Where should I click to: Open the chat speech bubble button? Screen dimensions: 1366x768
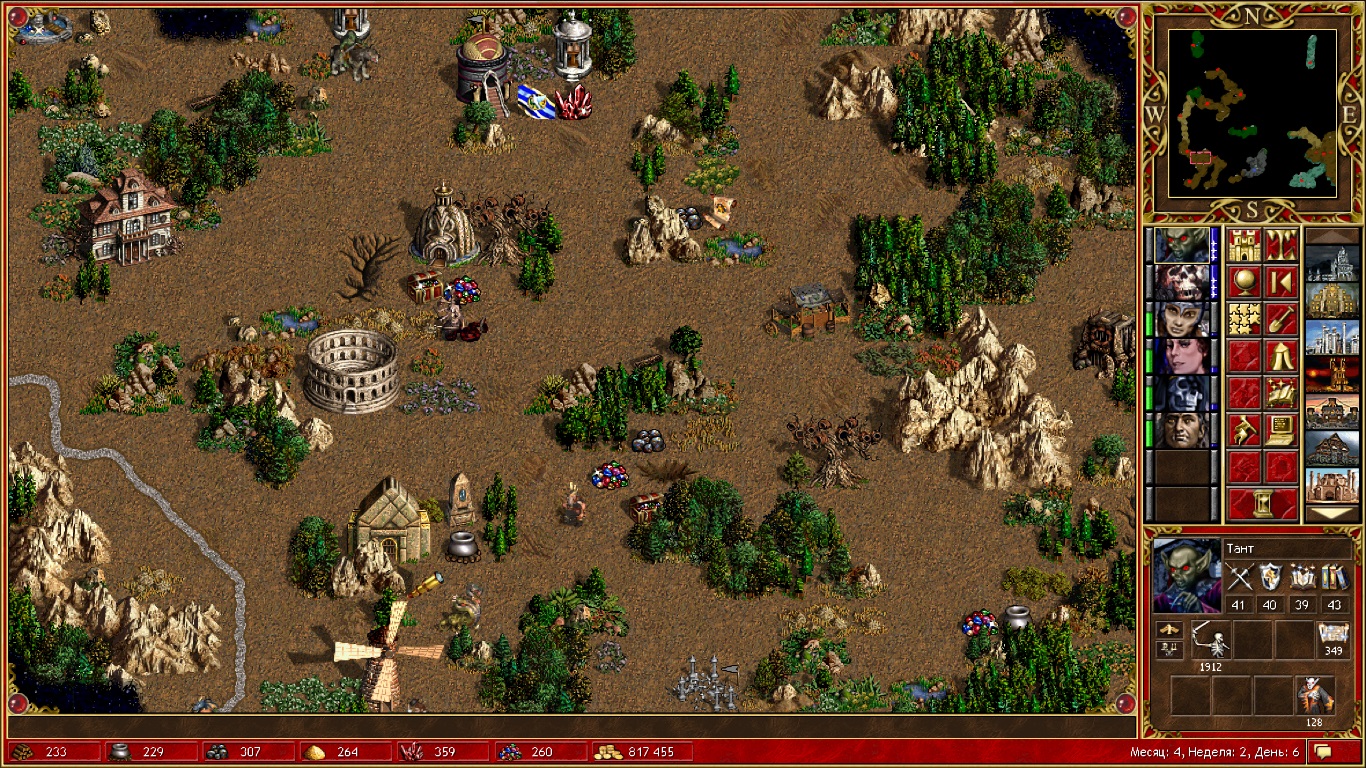coord(1323,751)
